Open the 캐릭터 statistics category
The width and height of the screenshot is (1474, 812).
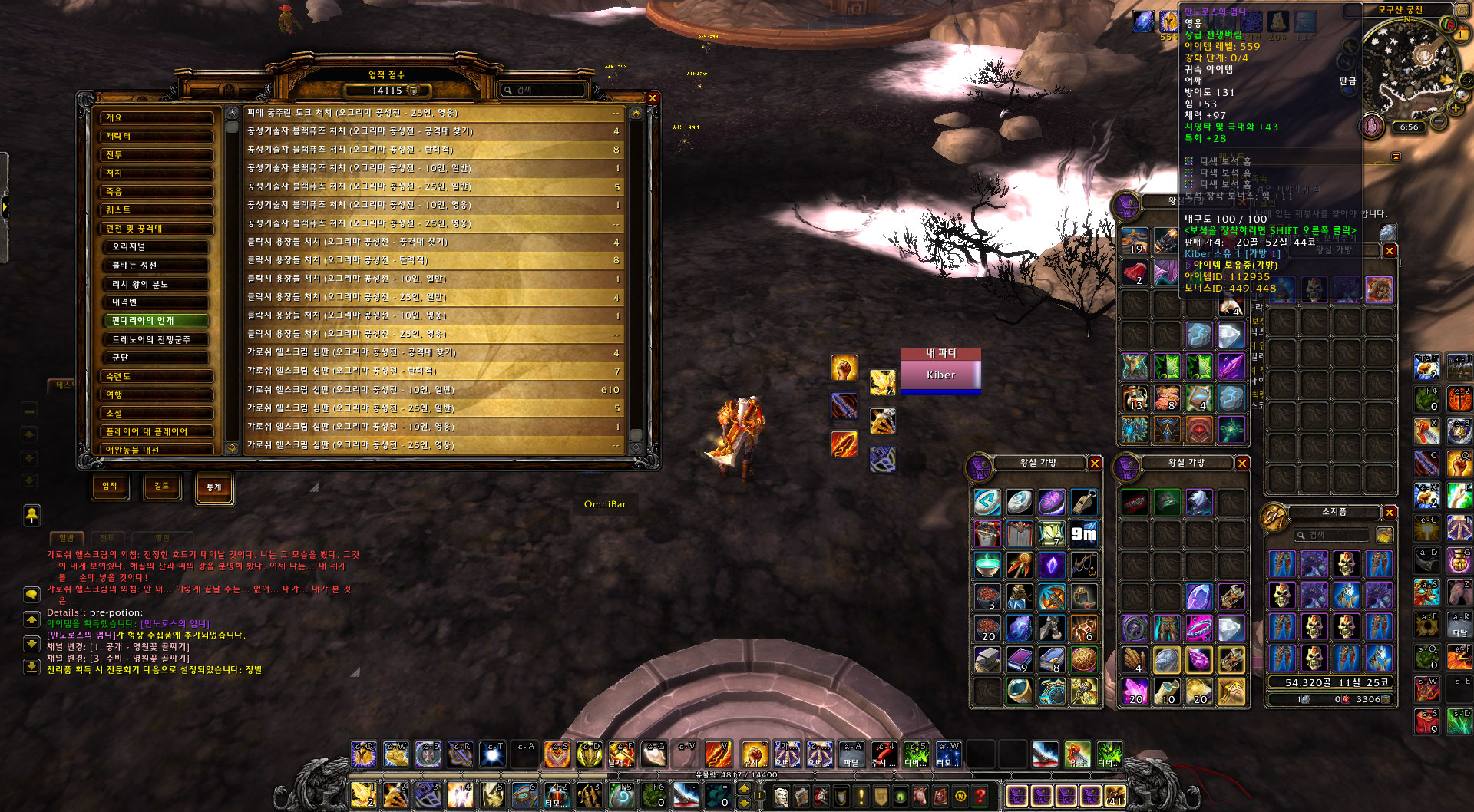click(157, 137)
